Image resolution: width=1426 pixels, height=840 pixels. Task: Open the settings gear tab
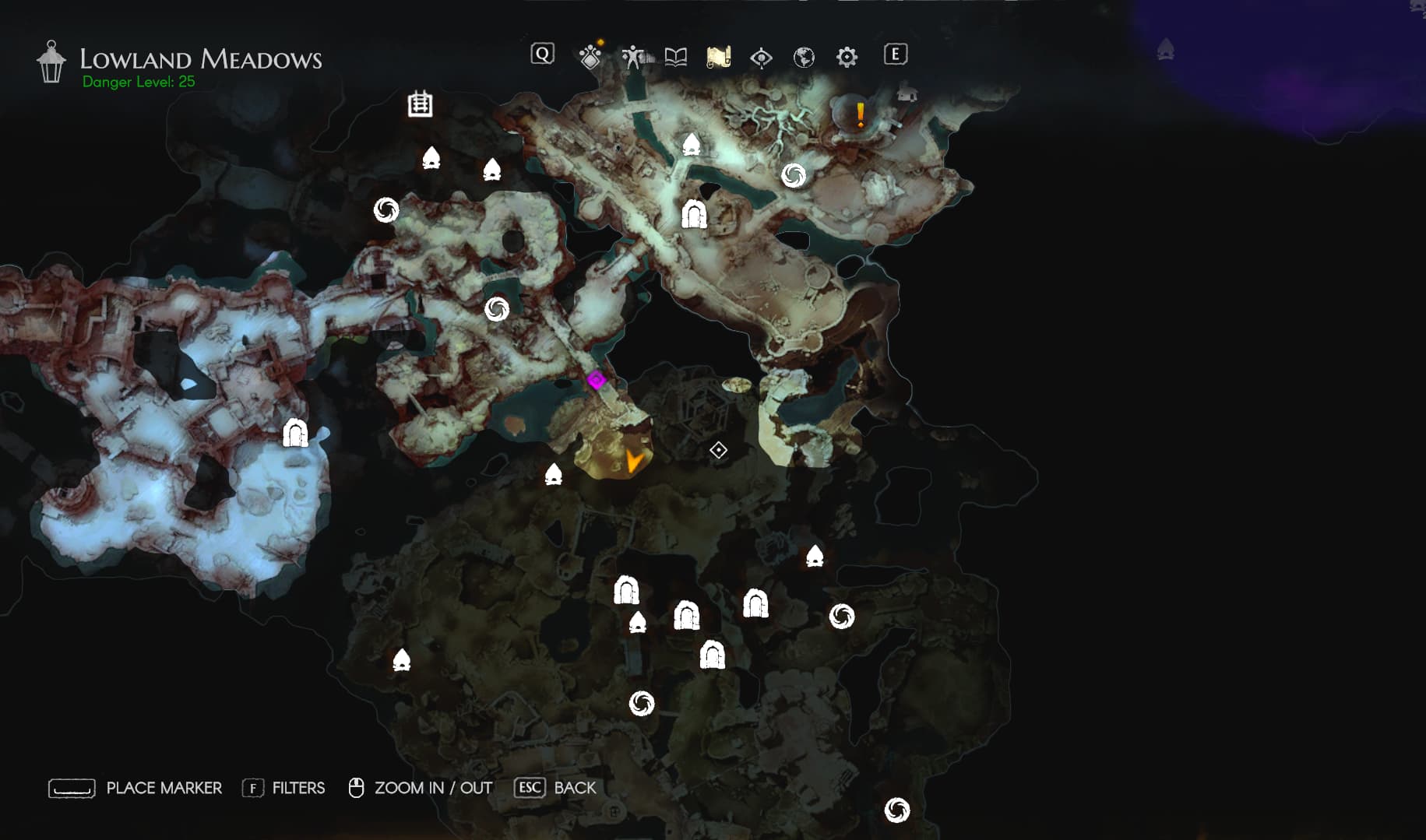(847, 56)
